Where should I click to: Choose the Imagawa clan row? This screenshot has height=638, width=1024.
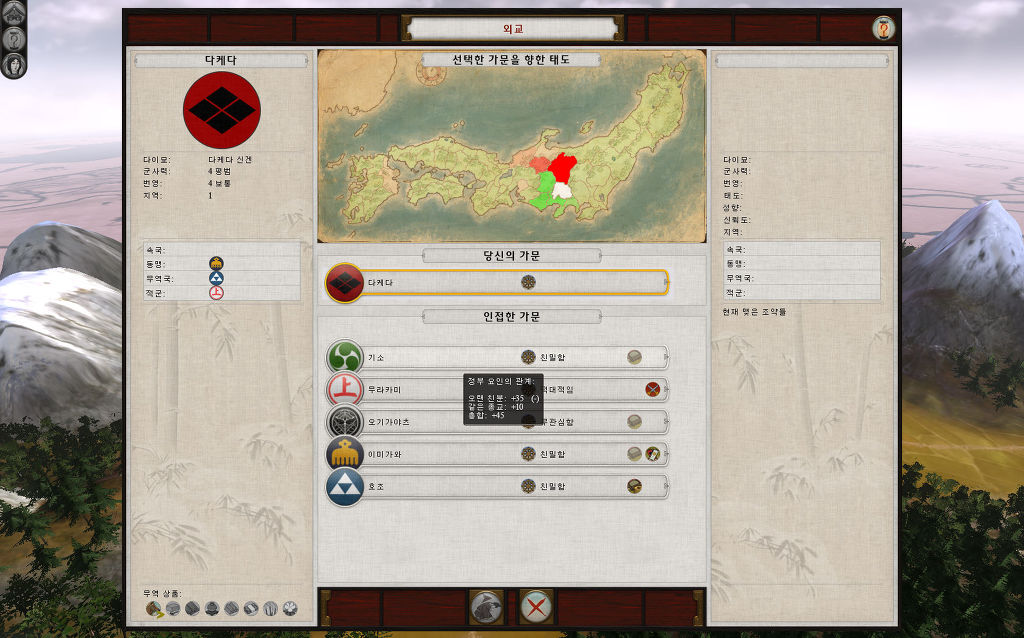(x=420, y=454)
